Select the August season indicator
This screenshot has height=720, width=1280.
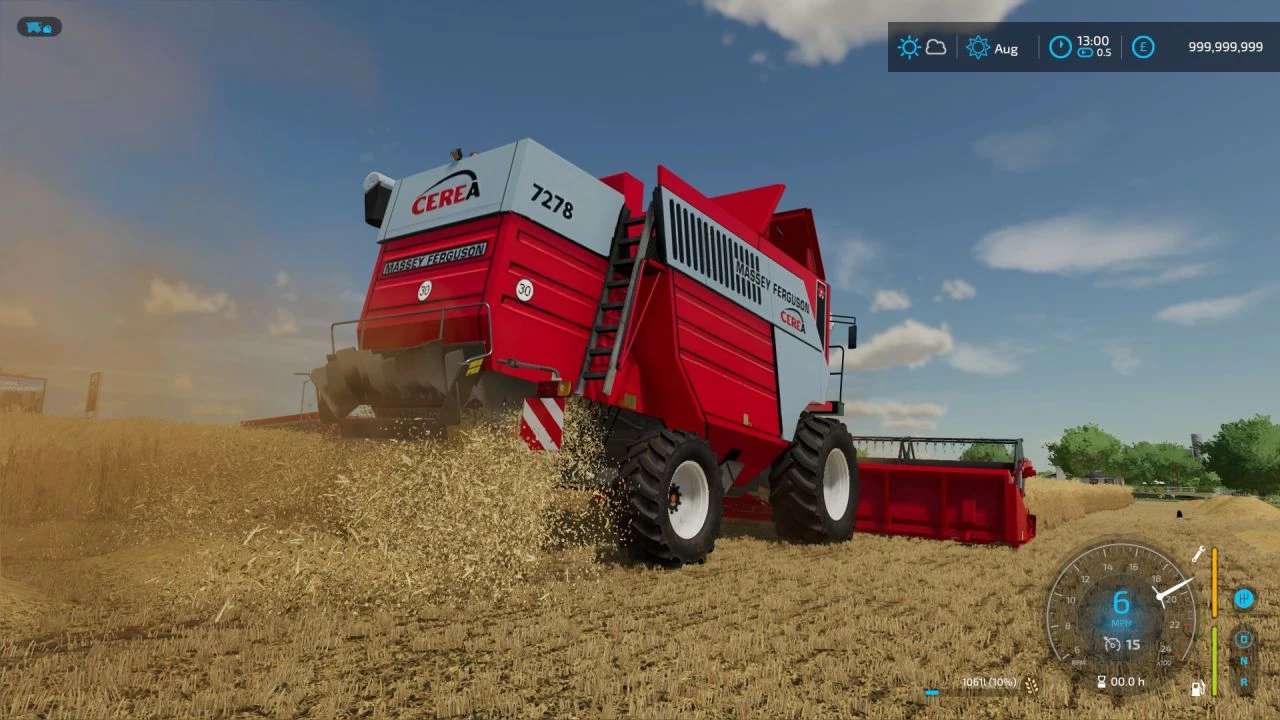click(x=978, y=47)
